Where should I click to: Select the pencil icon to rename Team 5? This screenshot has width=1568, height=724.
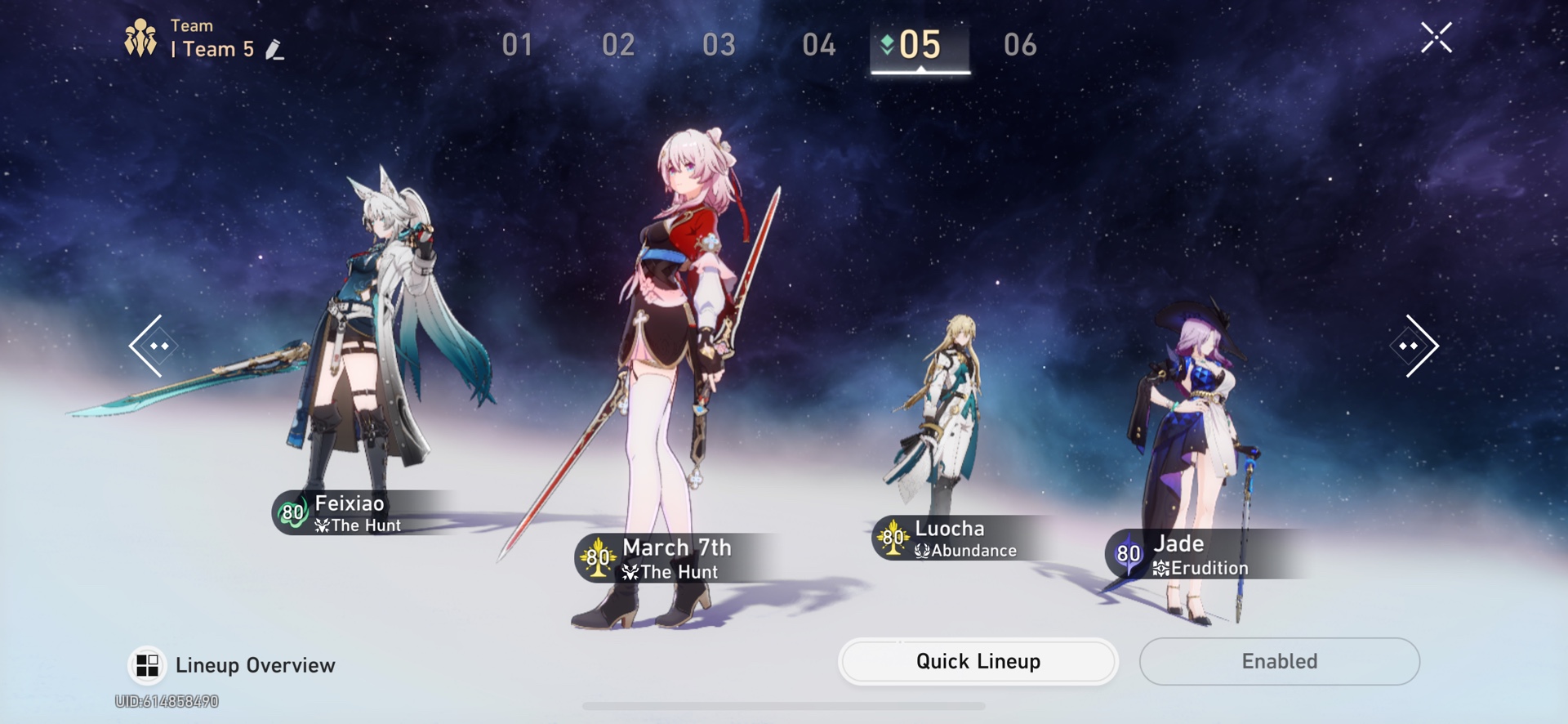276,49
